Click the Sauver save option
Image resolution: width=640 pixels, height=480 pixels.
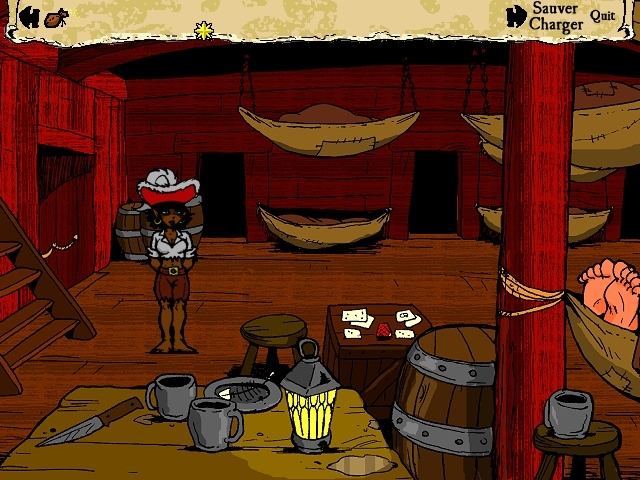[555, 8]
